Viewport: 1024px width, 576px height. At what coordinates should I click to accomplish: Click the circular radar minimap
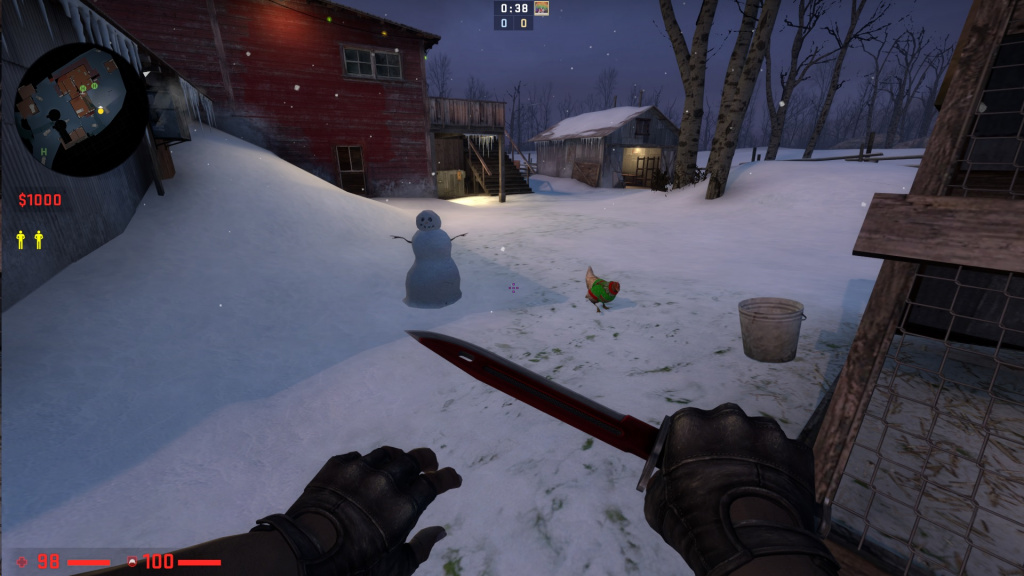[81, 110]
